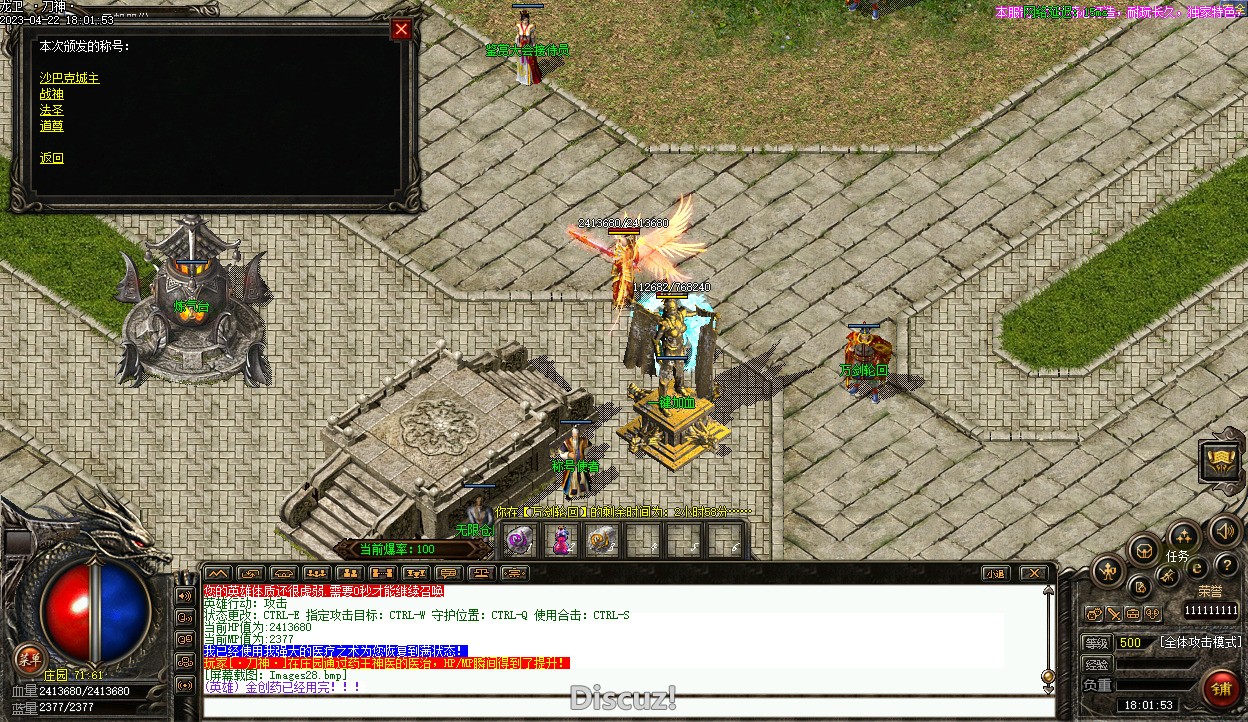Close the chat panel with its X button
1248x722 pixels.
coord(1034,573)
